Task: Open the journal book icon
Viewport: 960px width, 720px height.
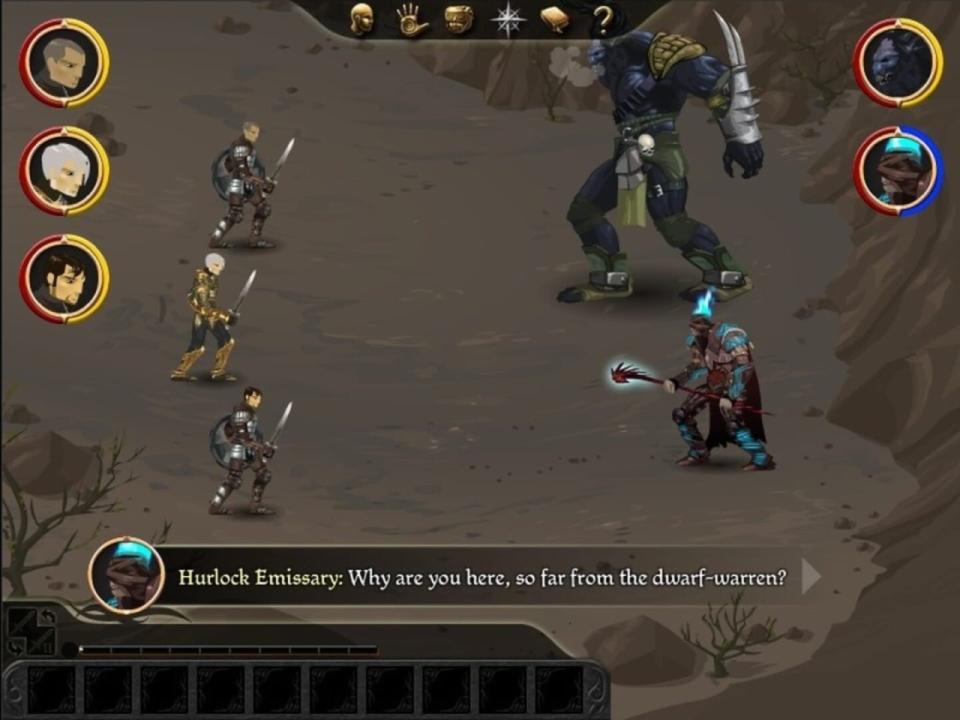Action: 555,19
